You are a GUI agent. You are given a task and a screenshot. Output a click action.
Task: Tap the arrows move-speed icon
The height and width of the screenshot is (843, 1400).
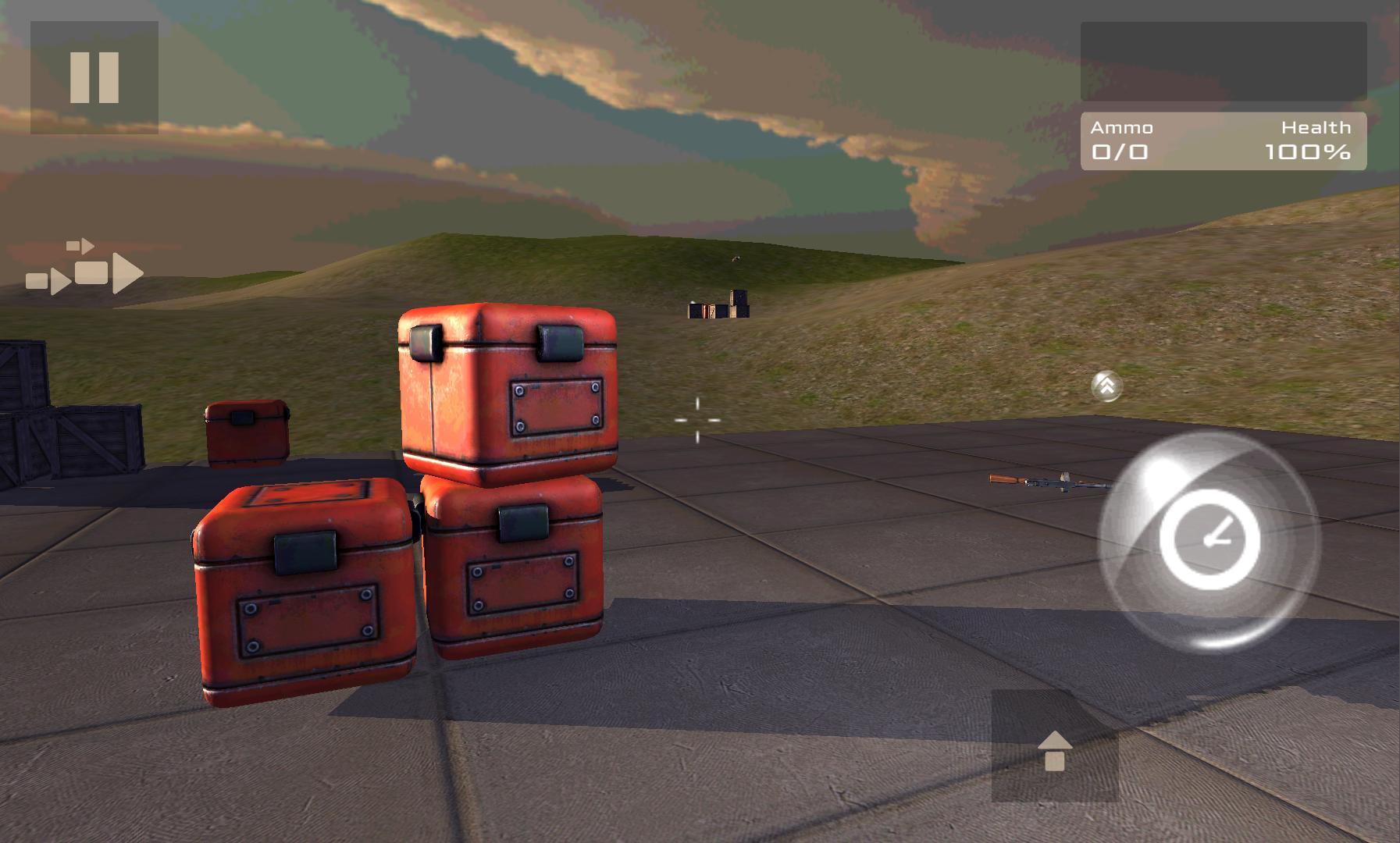pyautogui.click(x=84, y=269)
